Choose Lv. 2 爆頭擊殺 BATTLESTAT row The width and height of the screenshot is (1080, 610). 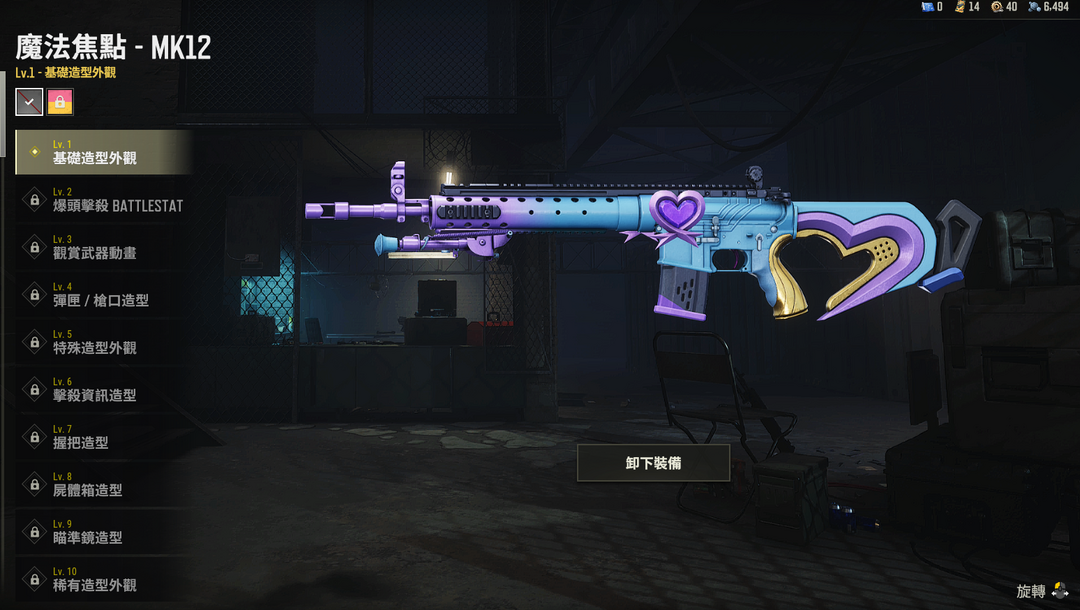click(x=103, y=200)
